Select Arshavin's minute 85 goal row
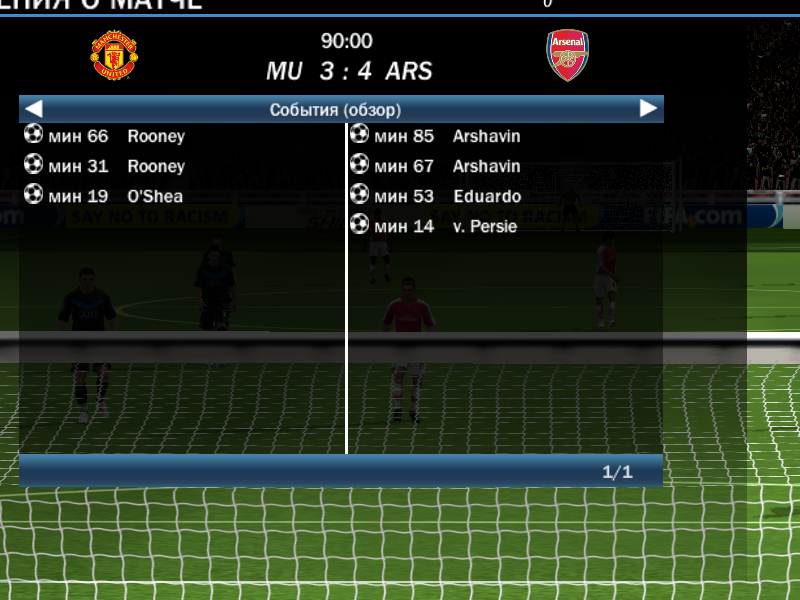This screenshot has width=800, height=600. (436, 136)
